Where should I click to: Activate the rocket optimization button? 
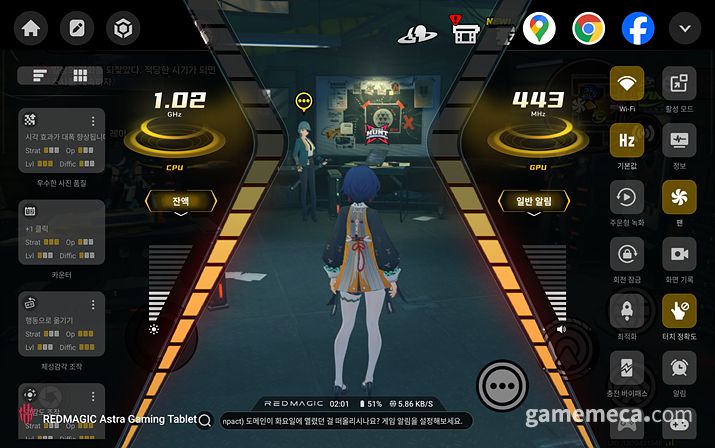click(x=627, y=311)
